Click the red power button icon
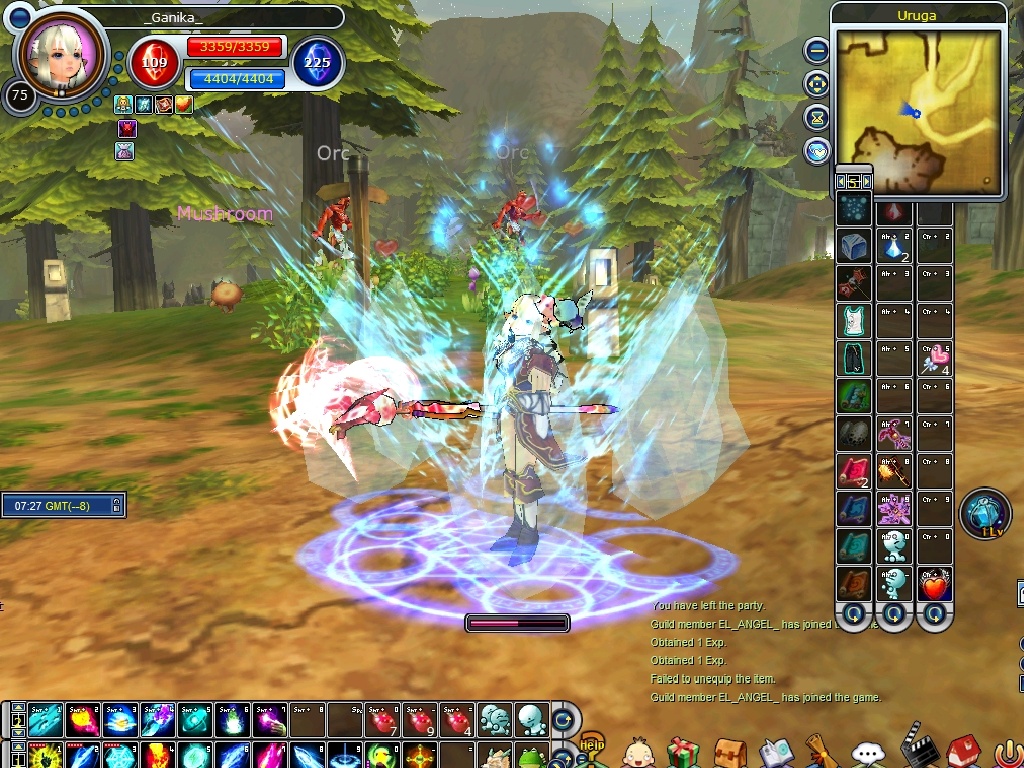 click(x=1008, y=752)
